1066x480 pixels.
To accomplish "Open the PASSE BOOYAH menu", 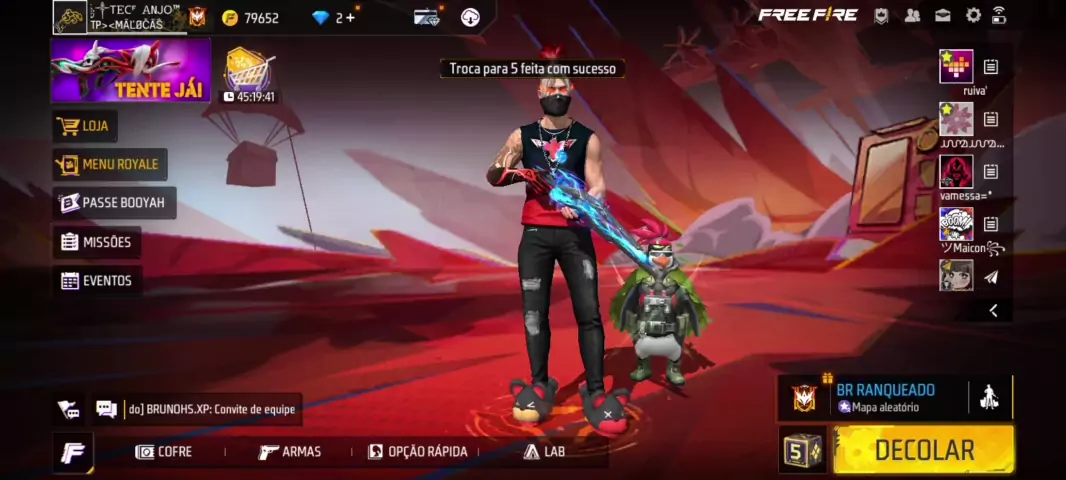I will click(x=113, y=203).
